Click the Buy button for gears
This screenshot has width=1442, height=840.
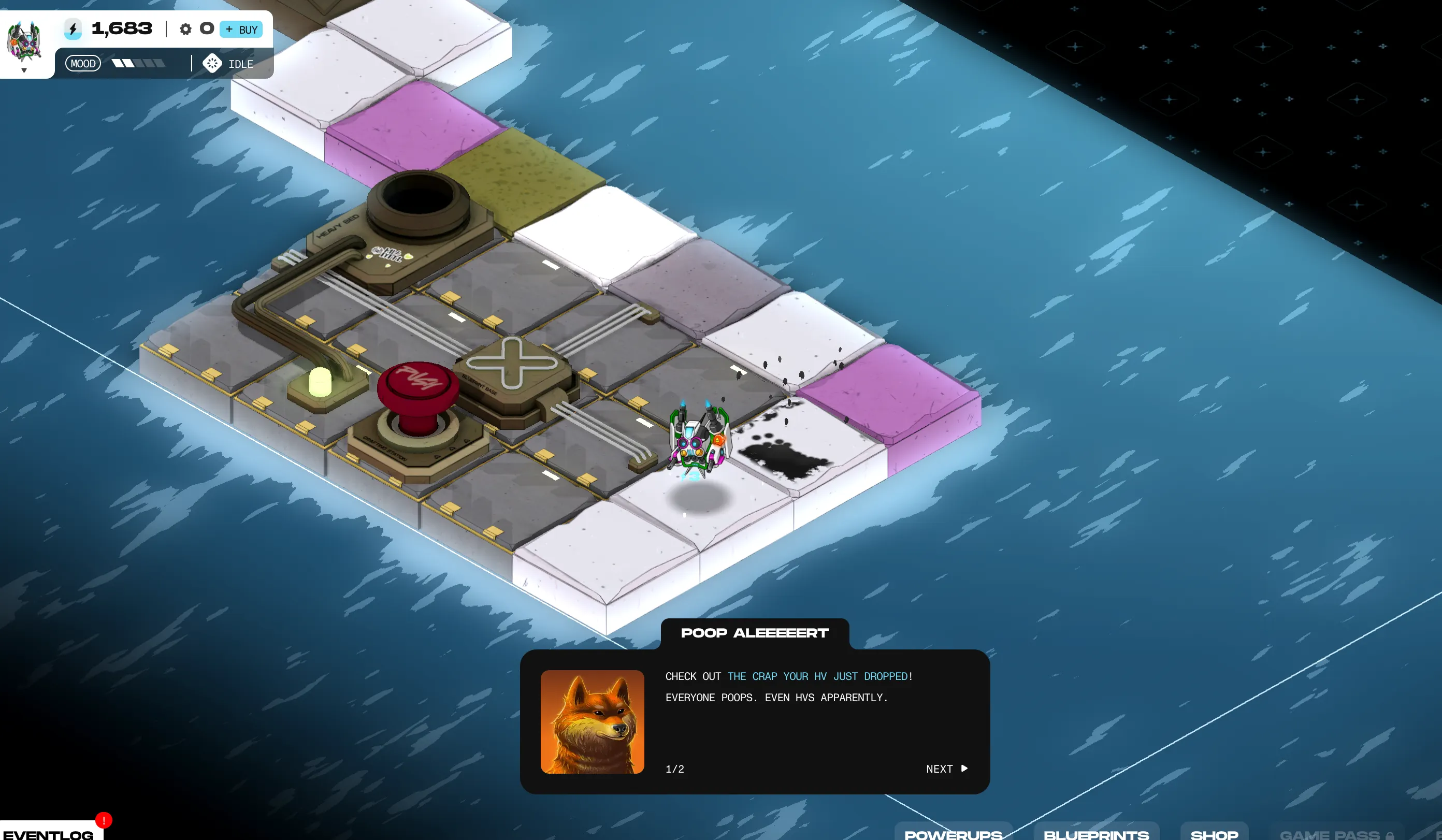click(241, 29)
